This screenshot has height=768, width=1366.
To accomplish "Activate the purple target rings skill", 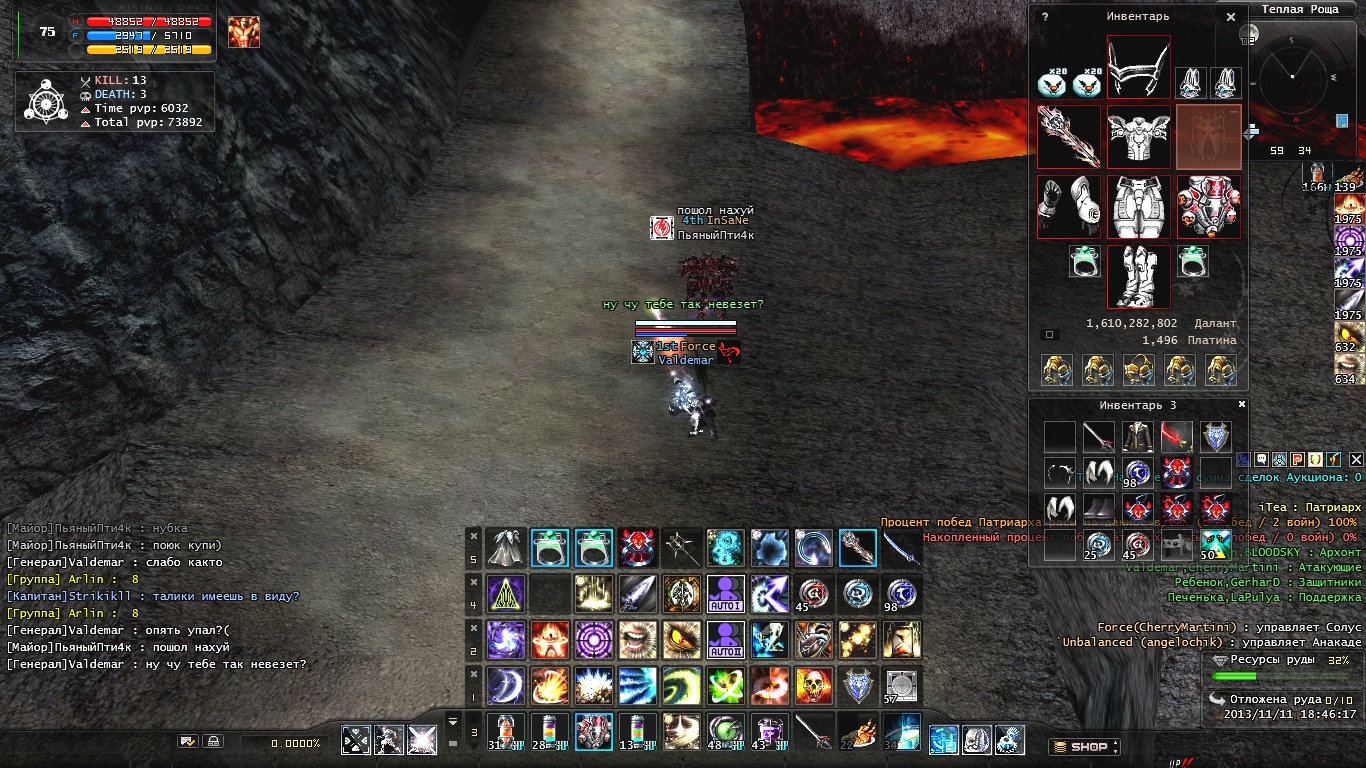I will (593, 640).
